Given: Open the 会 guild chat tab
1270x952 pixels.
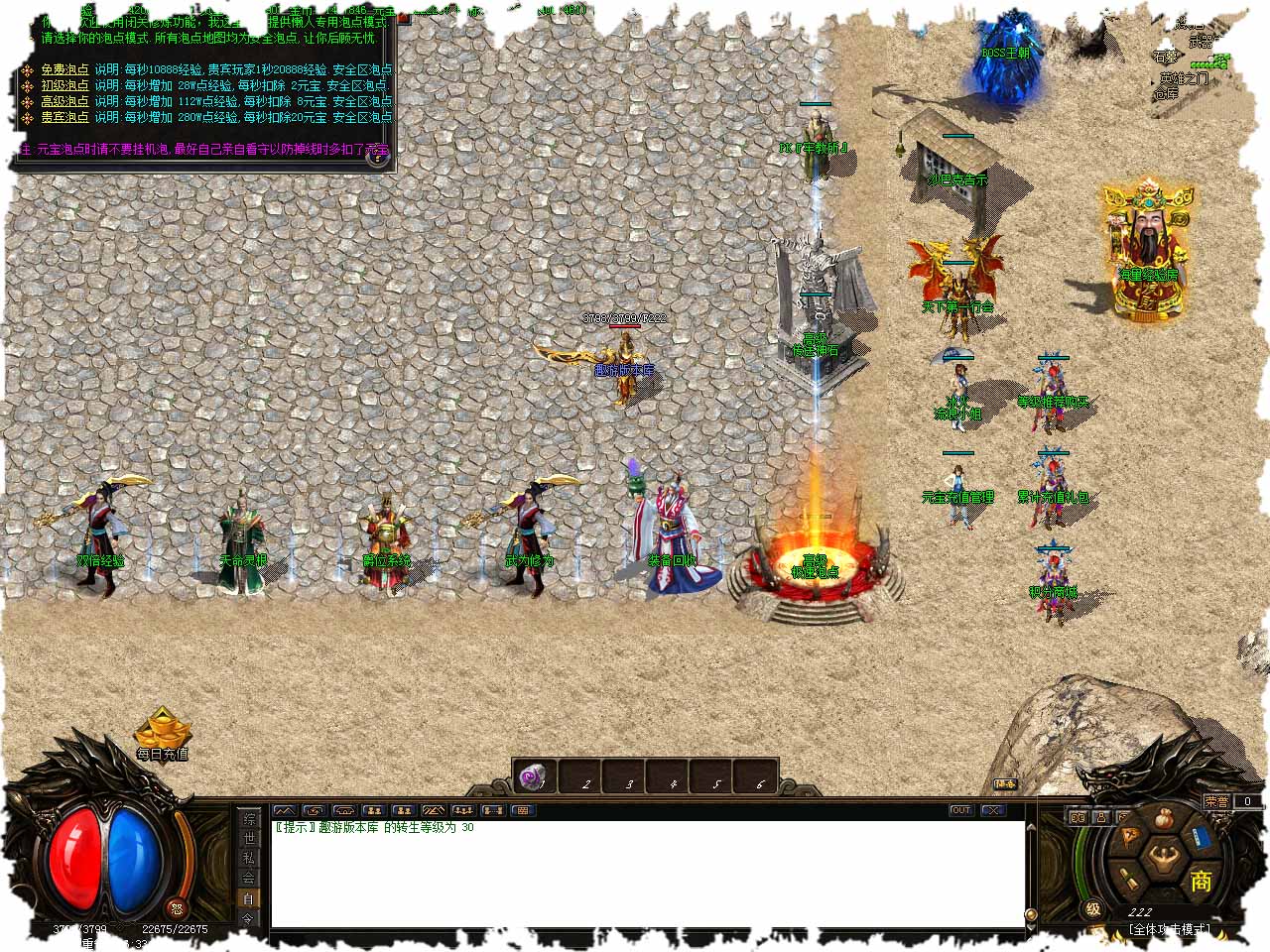Looking at the screenshot, I should [x=249, y=878].
